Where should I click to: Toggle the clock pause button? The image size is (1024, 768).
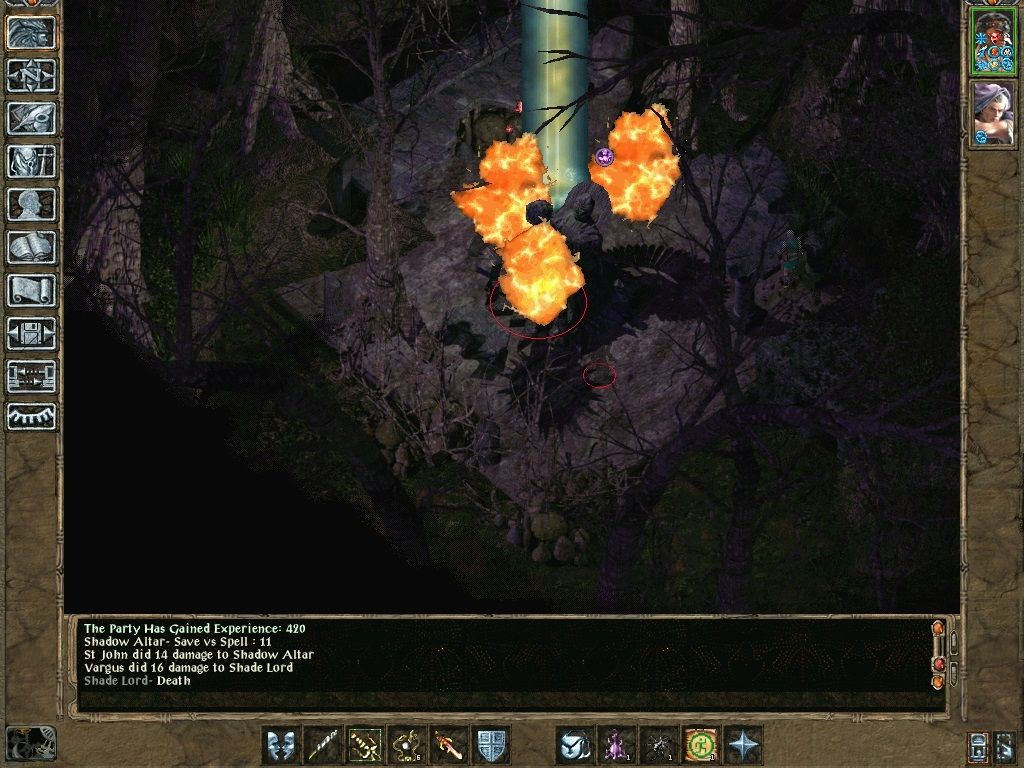[x=31, y=743]
